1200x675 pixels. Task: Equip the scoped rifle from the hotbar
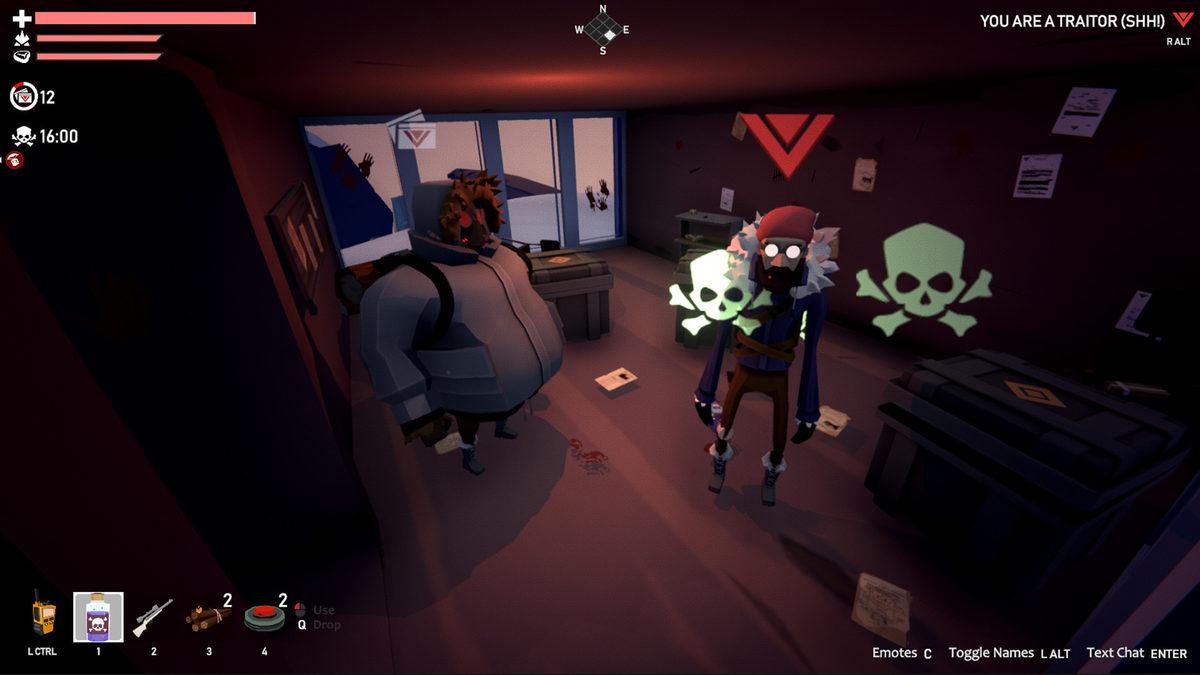coord(152,617)
